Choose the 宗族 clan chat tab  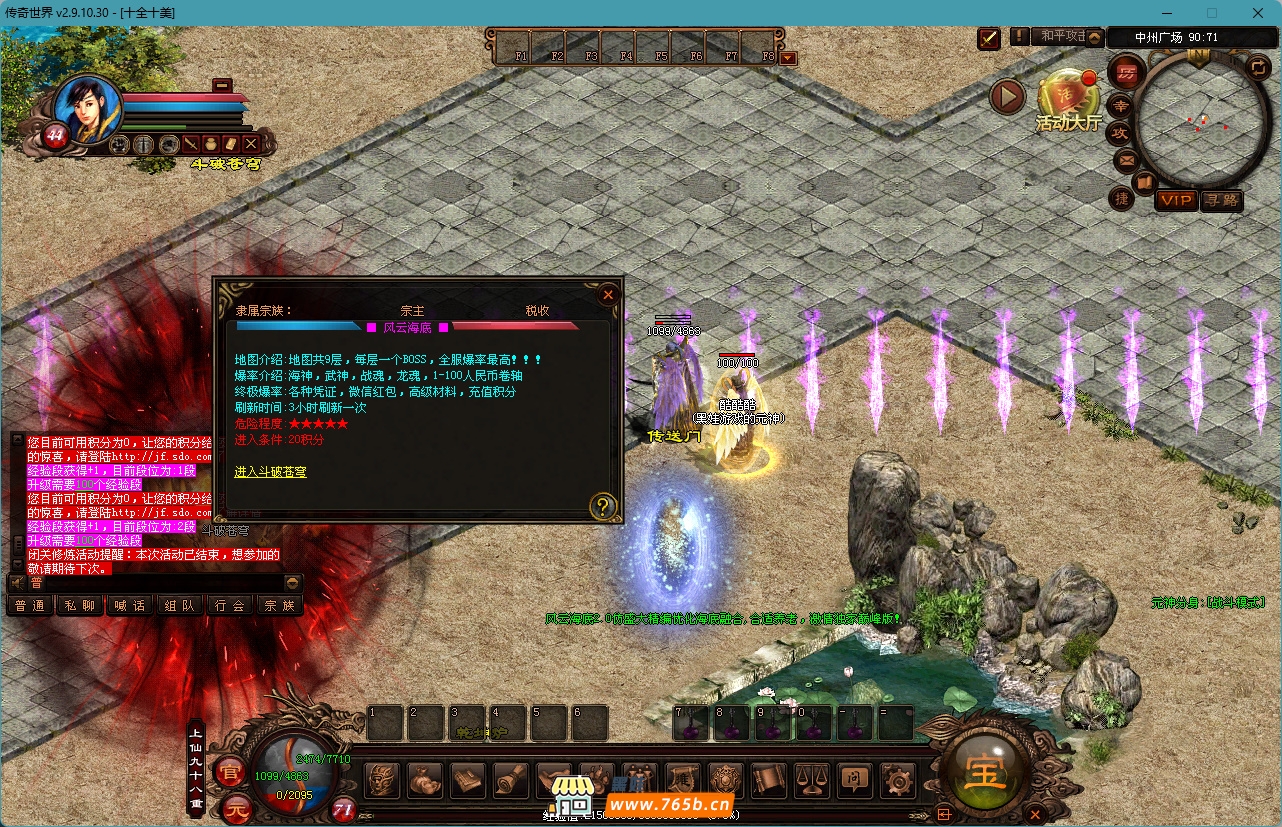click(279, 605)
